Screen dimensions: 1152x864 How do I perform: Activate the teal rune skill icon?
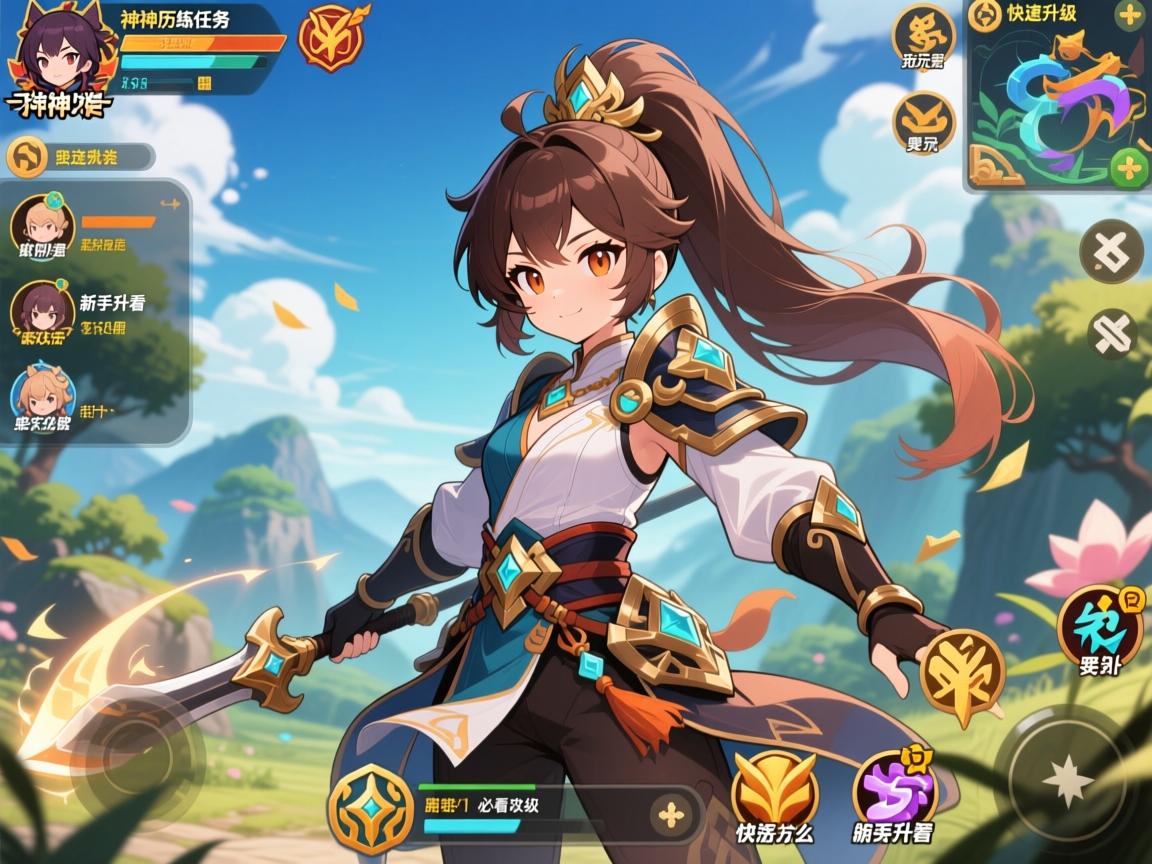coord(1099,628)
